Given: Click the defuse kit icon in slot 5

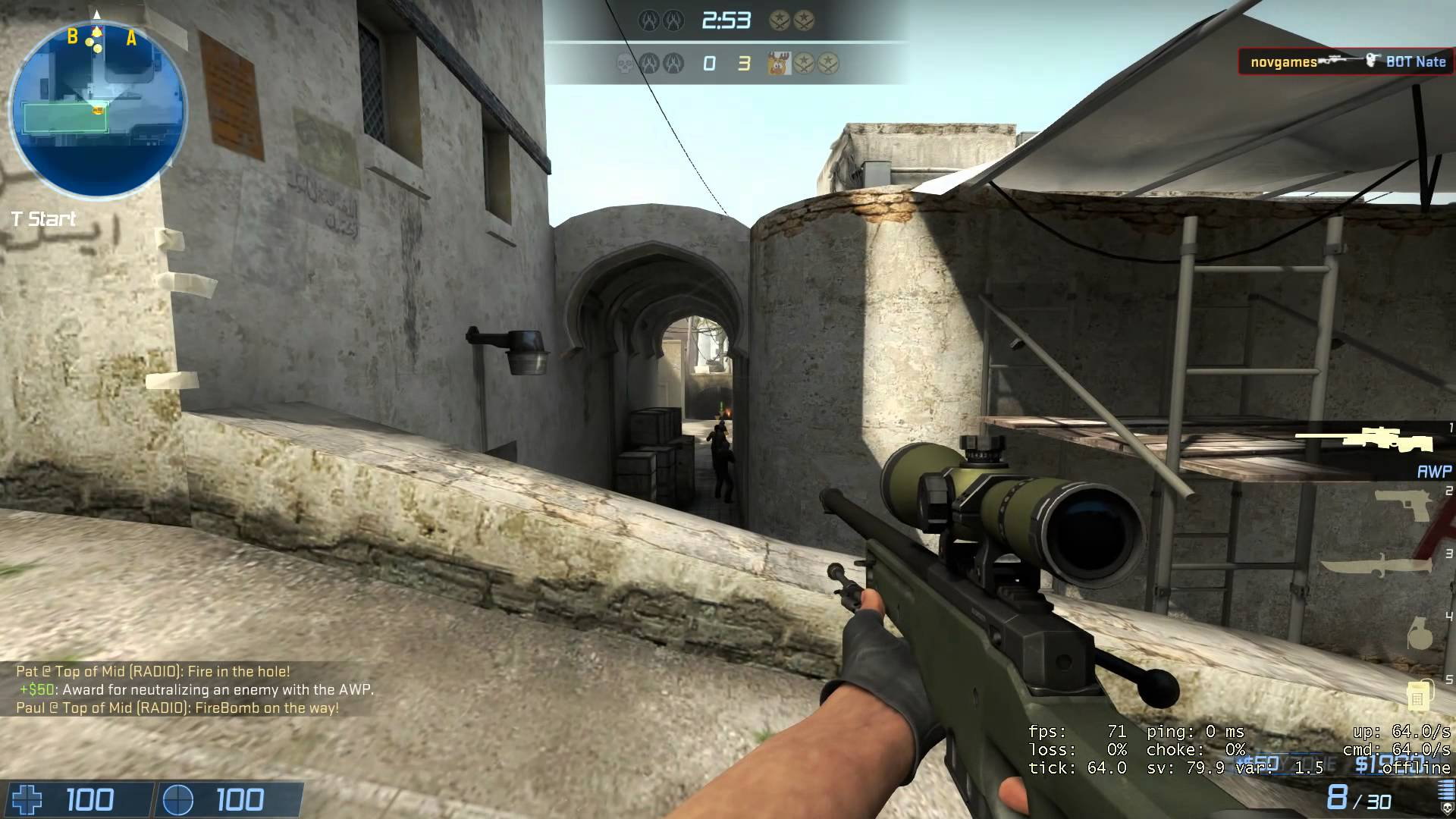Looking at the screenshot, I should pyautogui.click(x=1420, y=696).
